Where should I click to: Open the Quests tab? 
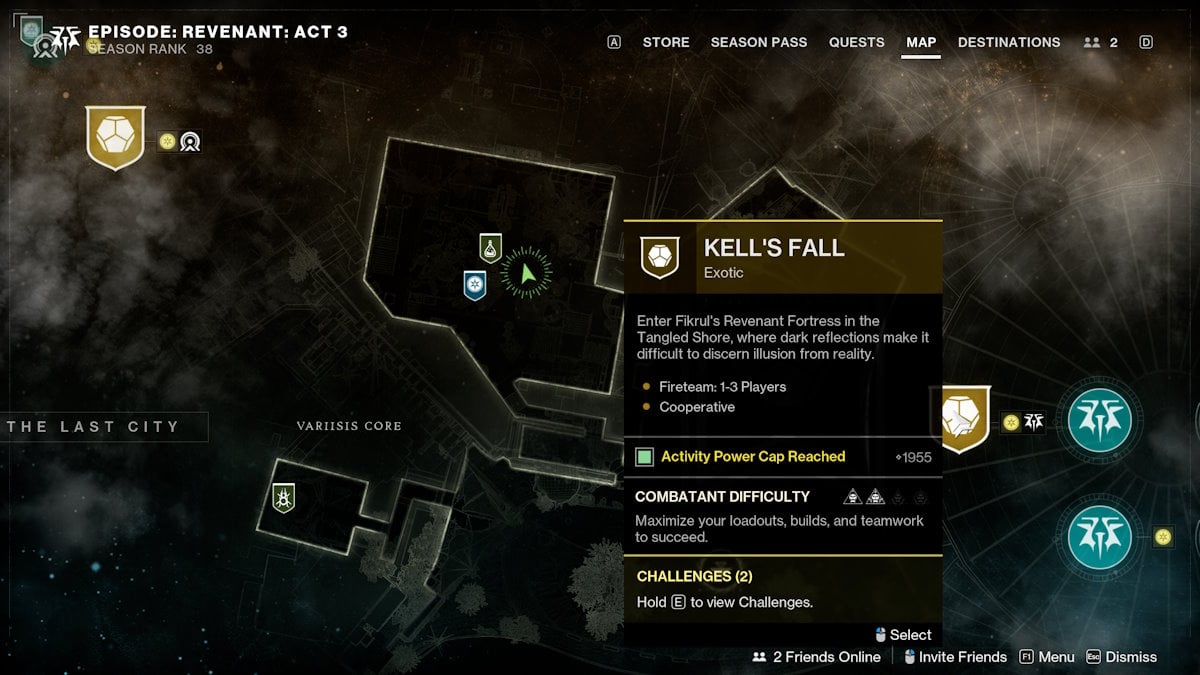856,42
